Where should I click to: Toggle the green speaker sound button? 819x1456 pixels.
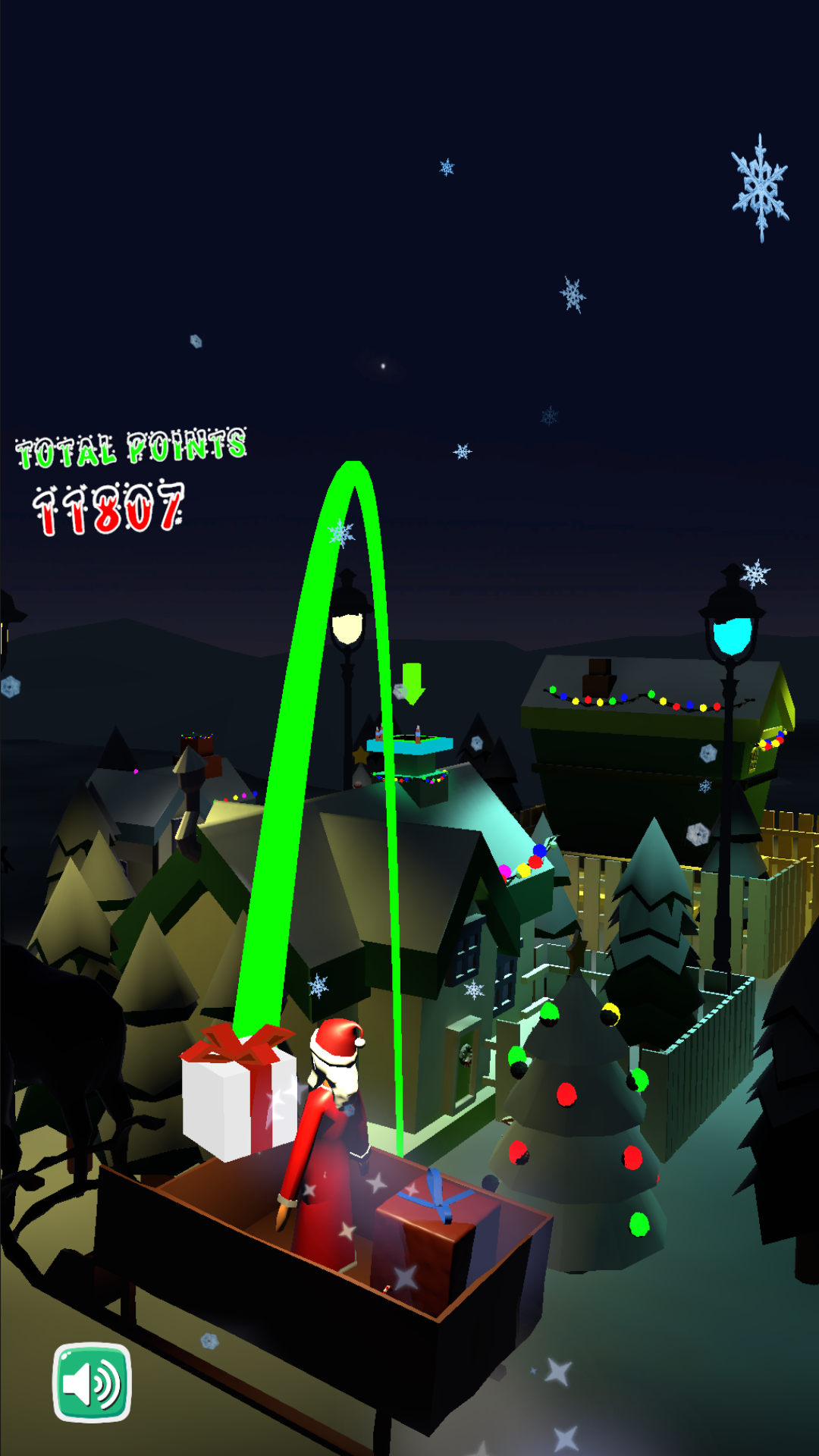[x=92, y=1382]
